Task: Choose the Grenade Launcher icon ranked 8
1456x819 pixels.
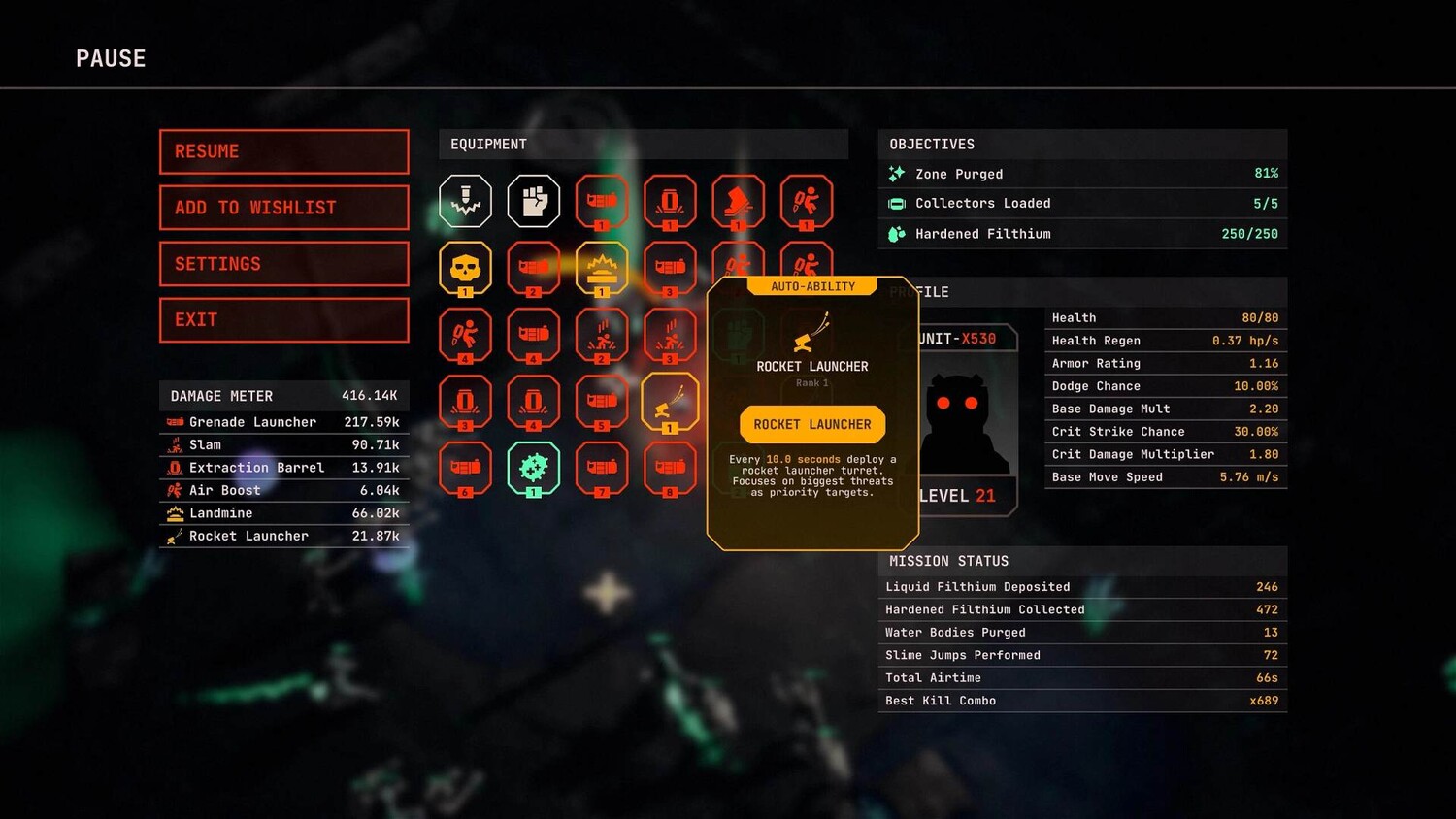Action: point(669,468)
